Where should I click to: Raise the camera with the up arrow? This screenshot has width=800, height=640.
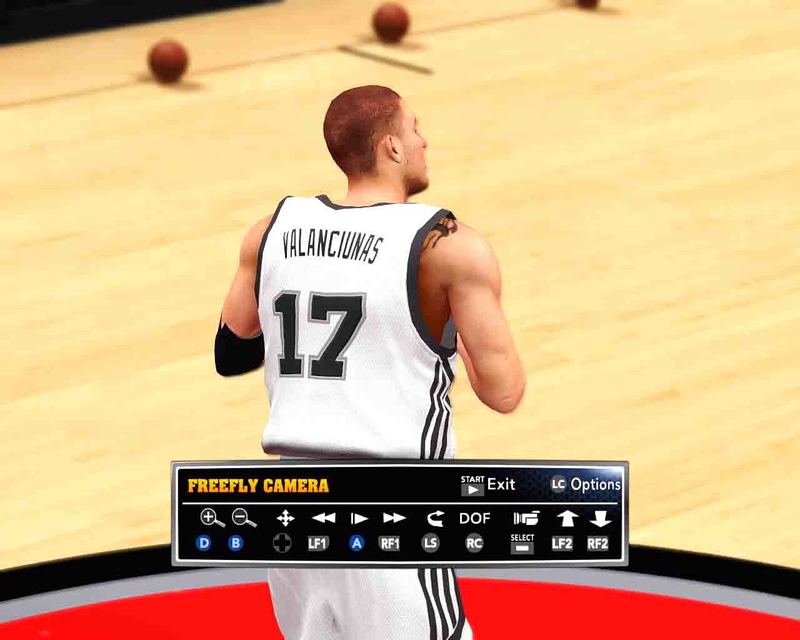point(566,518)
